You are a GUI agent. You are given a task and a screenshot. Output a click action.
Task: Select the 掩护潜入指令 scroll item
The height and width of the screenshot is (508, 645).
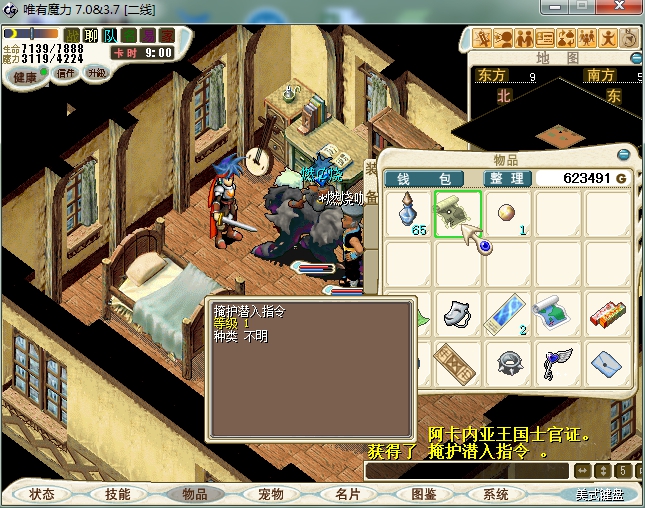(457, 213)
